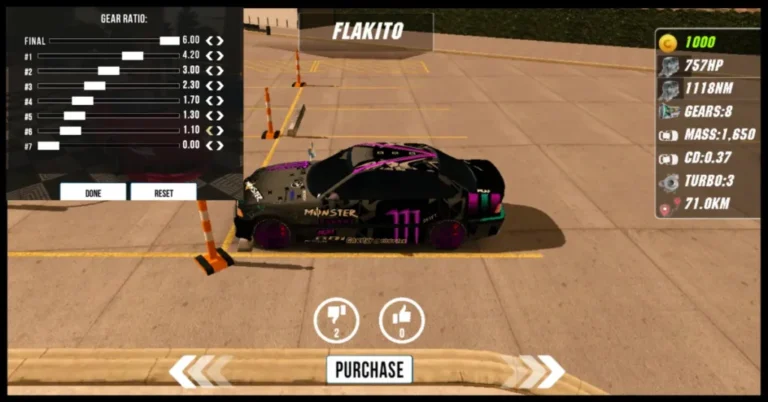Increase gear #7 ratio with right arrow
Screen dimensions: 768x402
pyautogui.click(x=220, y=146)
